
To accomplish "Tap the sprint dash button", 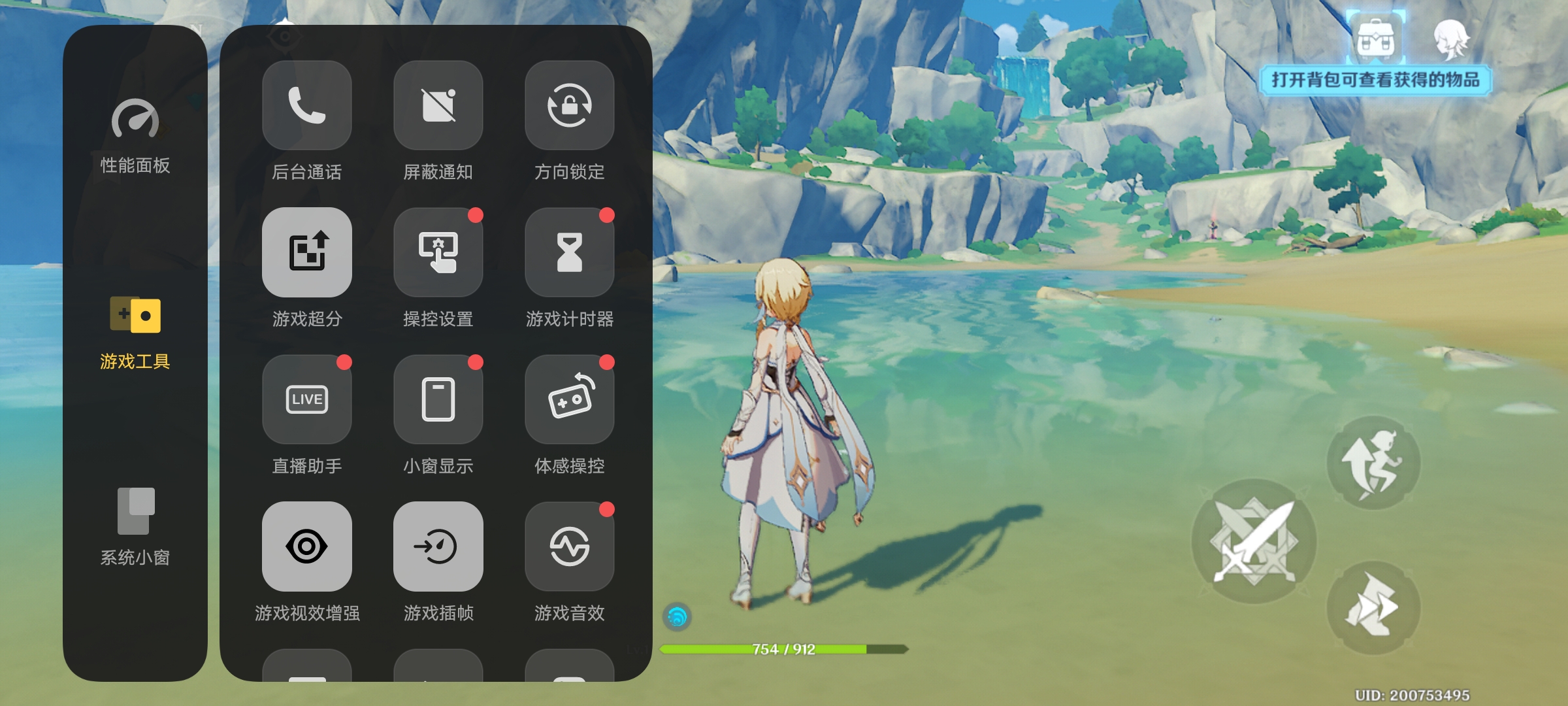I will [1373, 608].
